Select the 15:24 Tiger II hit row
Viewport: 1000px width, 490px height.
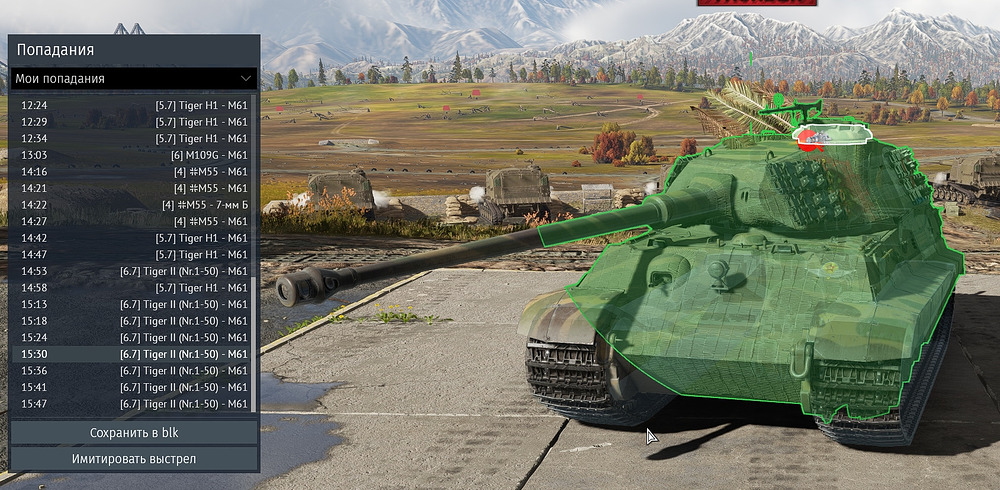click(134, 337)
